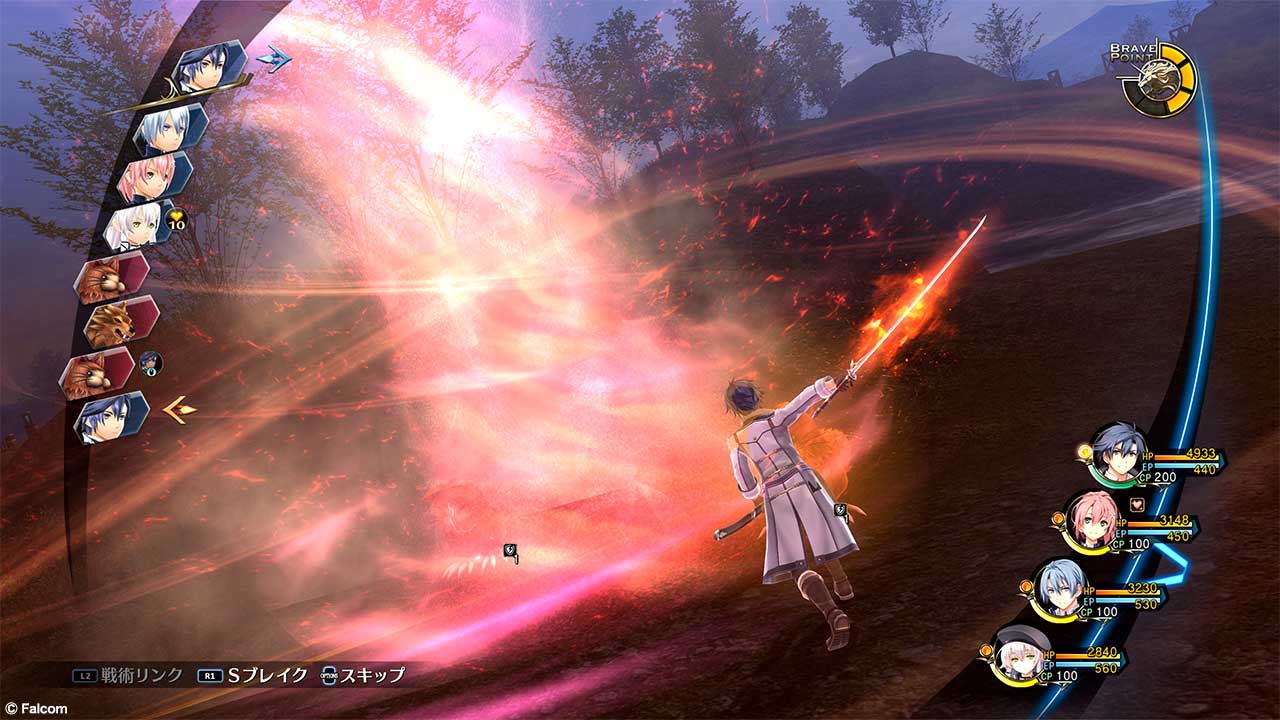Choose Juna's party status portrait with 3148 HP
Viewport: 1280px width, 720px height.
point(1090,521)
